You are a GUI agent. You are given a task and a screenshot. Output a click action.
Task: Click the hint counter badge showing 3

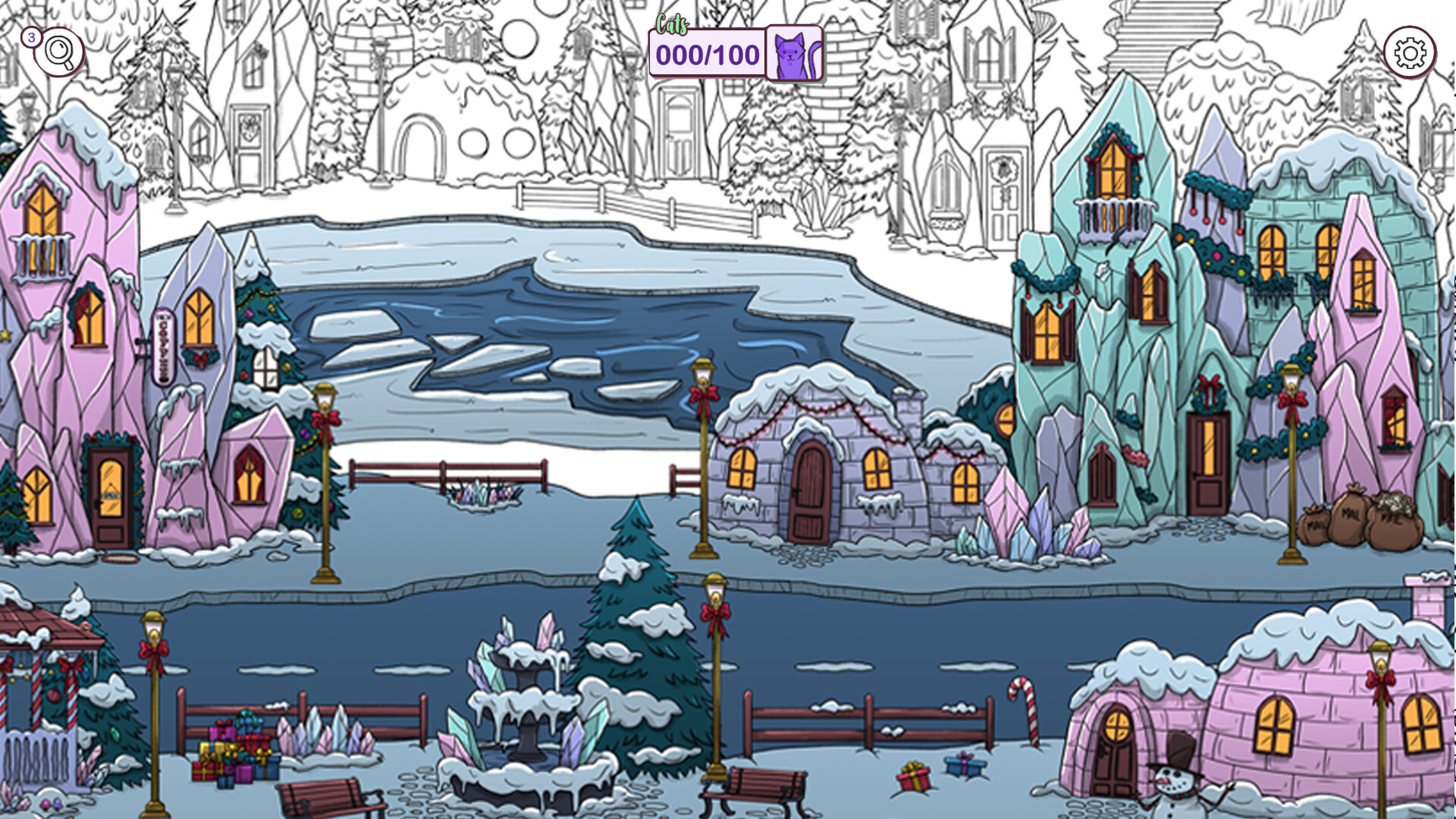point(31,39)
